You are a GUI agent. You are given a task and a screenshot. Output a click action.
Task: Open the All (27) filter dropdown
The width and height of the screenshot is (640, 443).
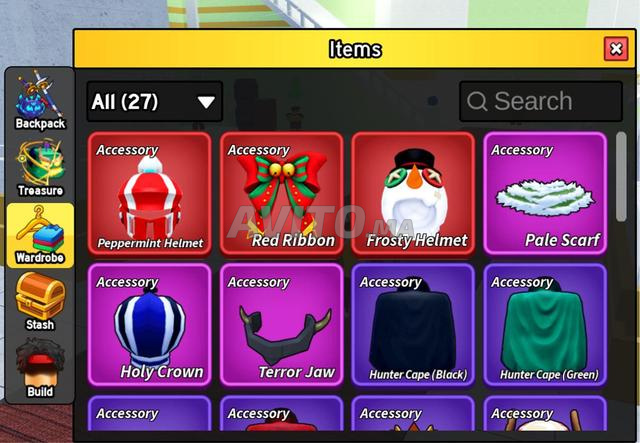tap(154, 101)
